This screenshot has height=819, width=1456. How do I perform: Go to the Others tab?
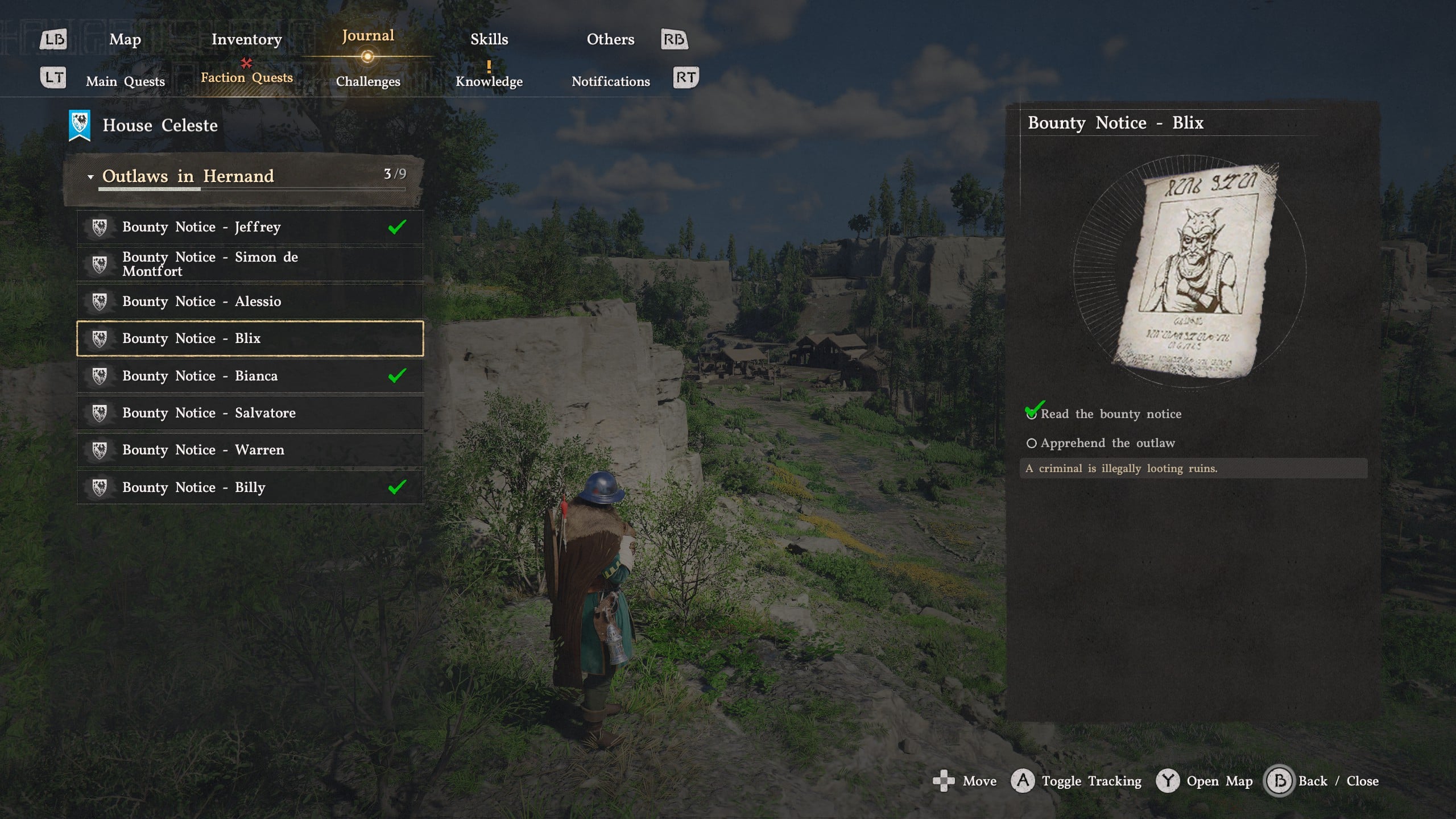coord(610,39)
